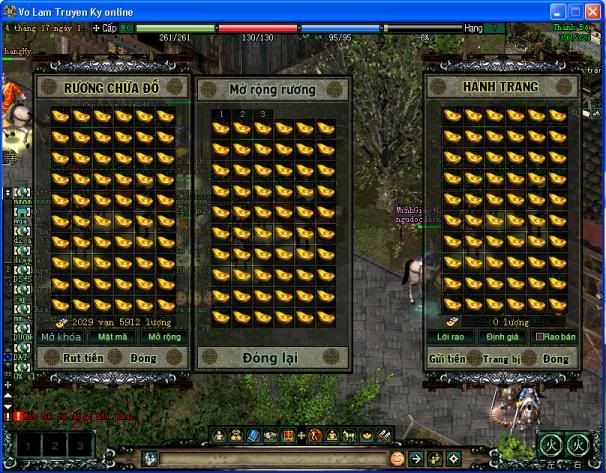Click the horse mount icon in toolbar

click(x=348, y=436)
